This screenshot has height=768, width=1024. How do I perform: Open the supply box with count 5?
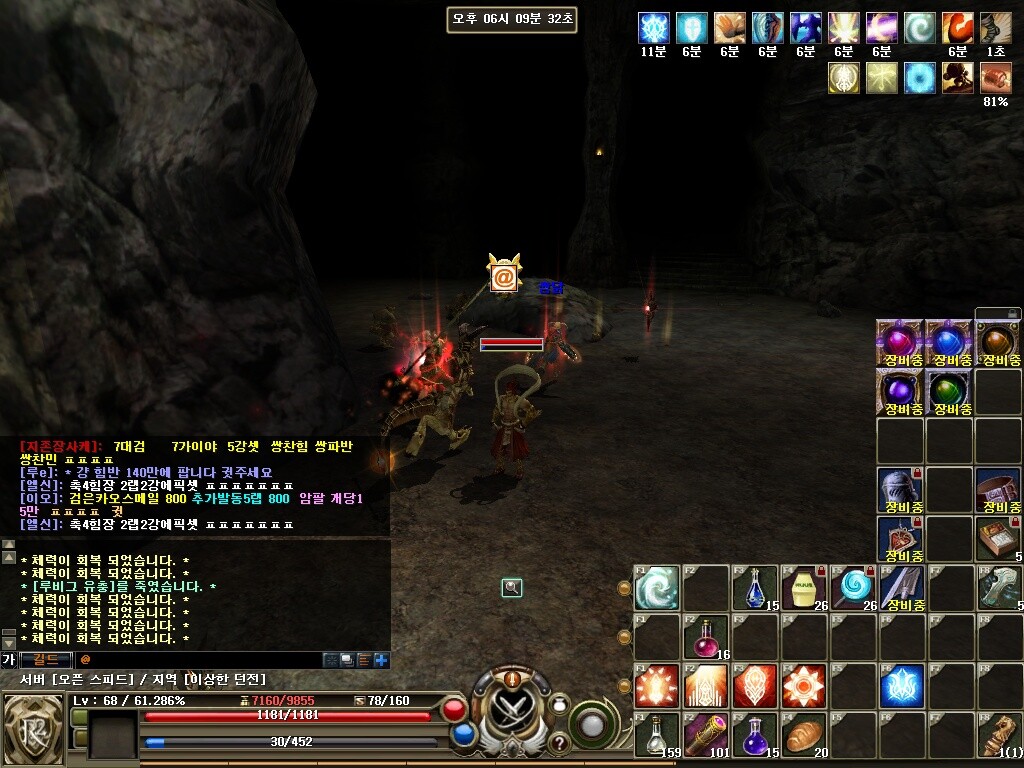[997, 538]
